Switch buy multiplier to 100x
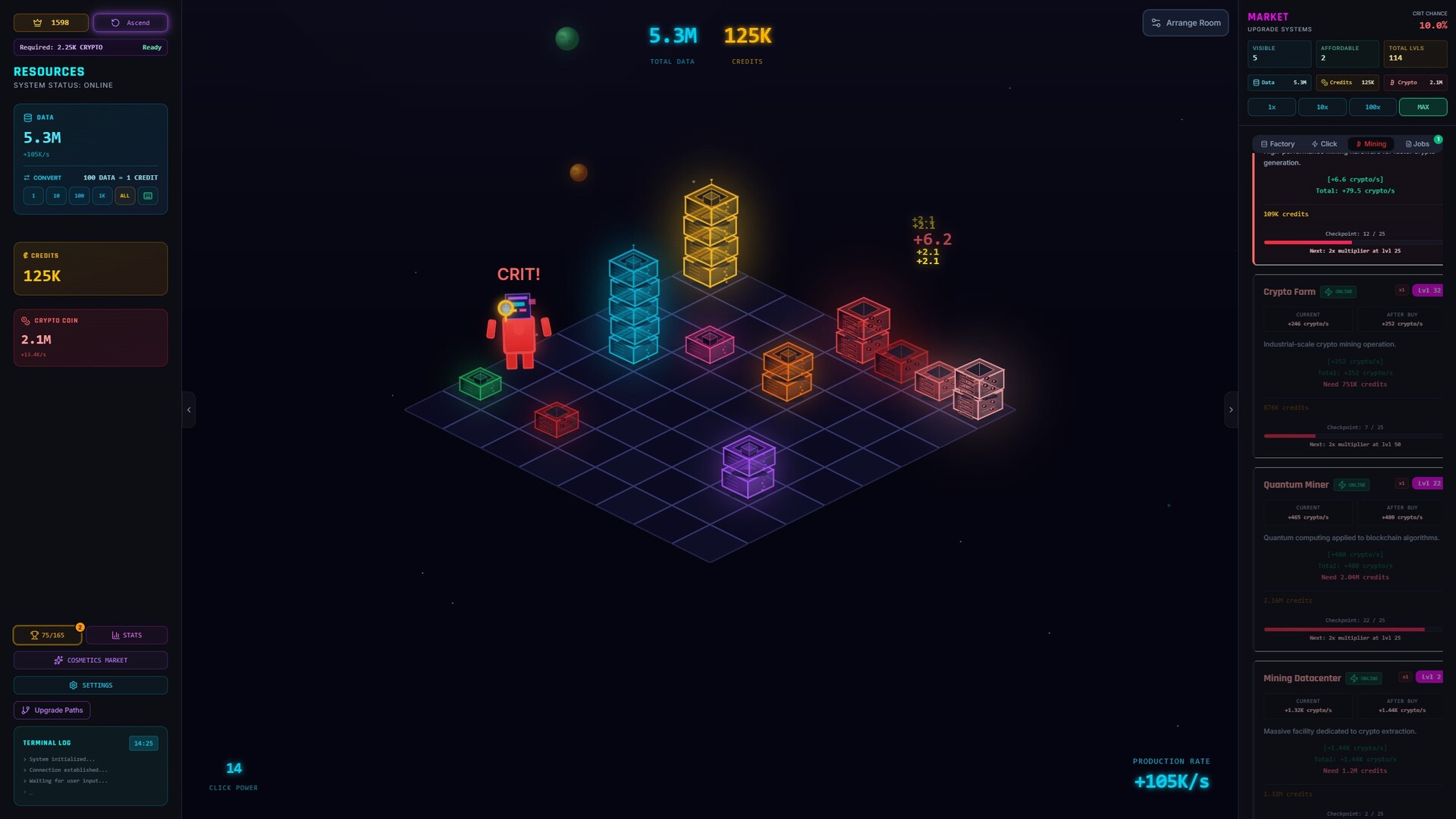1456x819 pixels. [x=1373, y=107]
